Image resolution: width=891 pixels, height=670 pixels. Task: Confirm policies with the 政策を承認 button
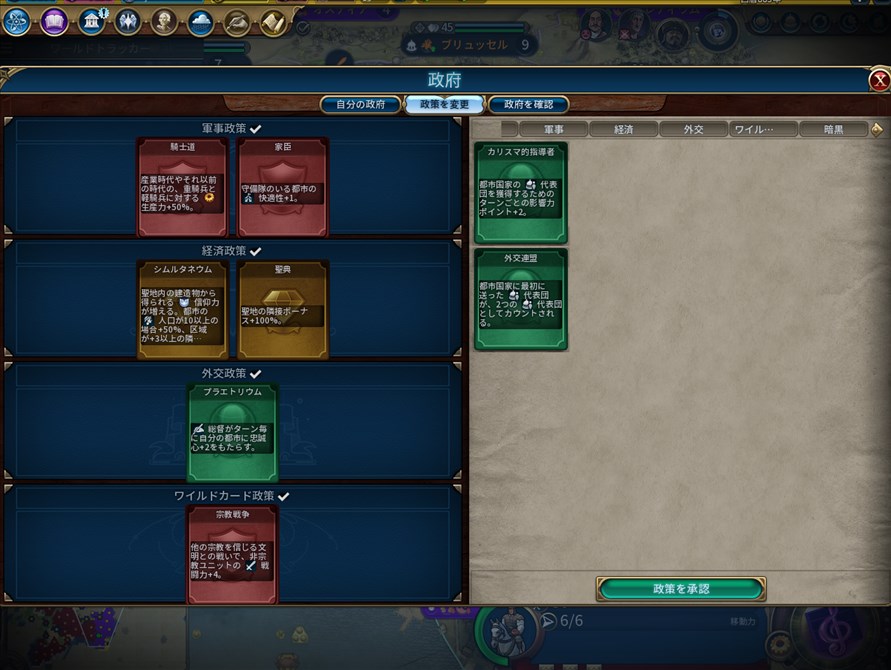pos(680,588)
